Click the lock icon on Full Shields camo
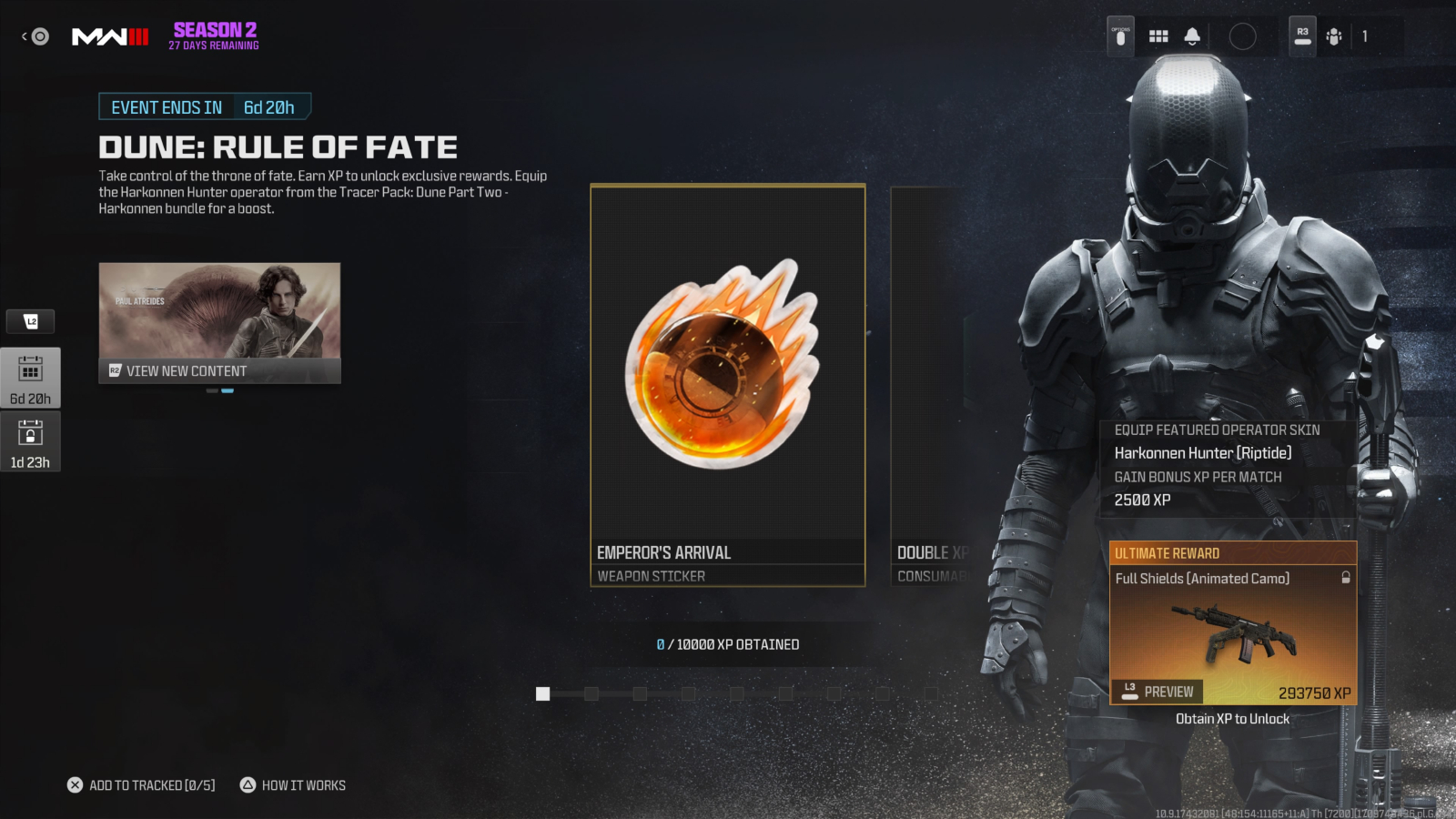The width and height of the screenshot is (1456, 819). click(x=1346, y=578)
